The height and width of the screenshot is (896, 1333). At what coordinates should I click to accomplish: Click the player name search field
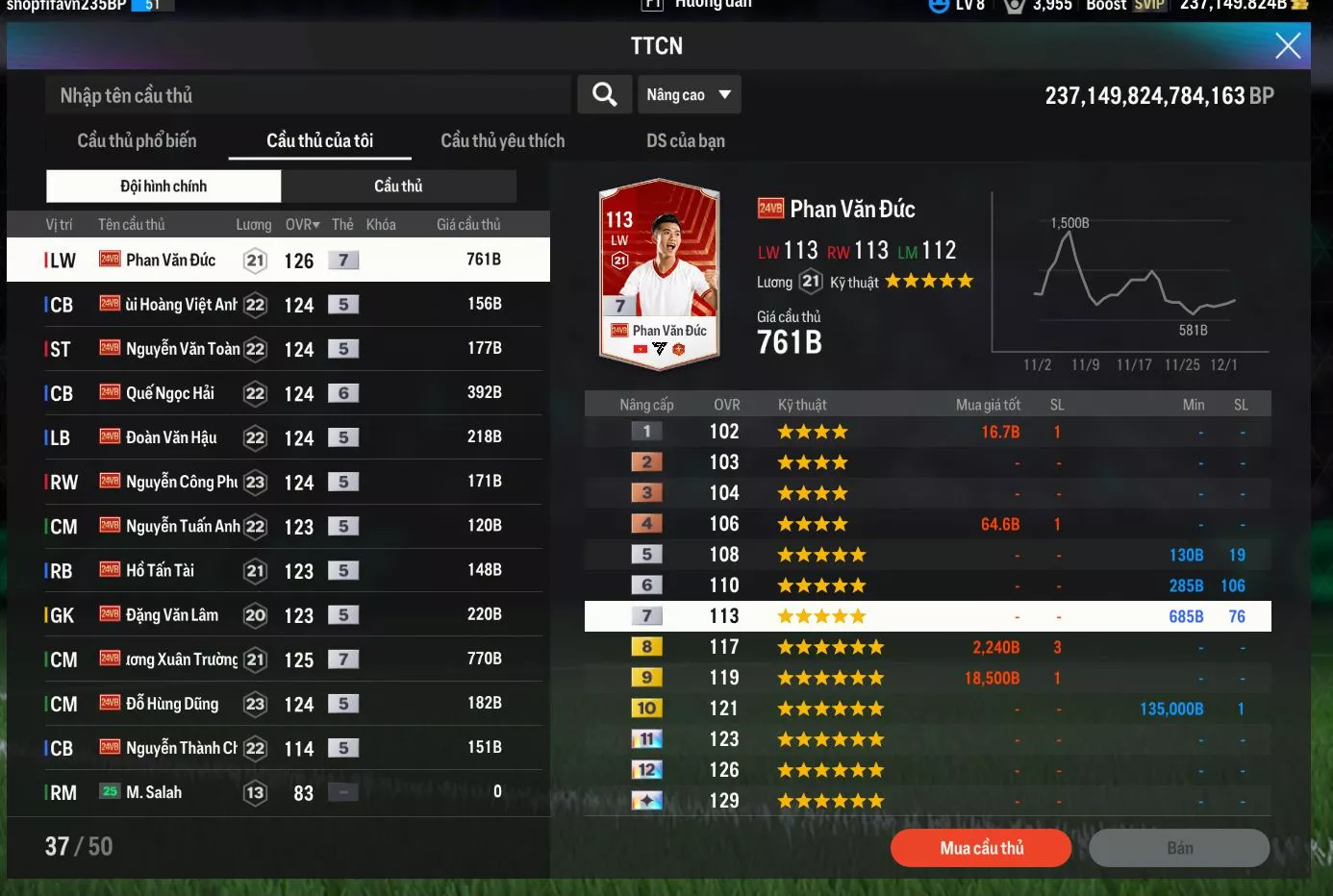tap(308, 95)
